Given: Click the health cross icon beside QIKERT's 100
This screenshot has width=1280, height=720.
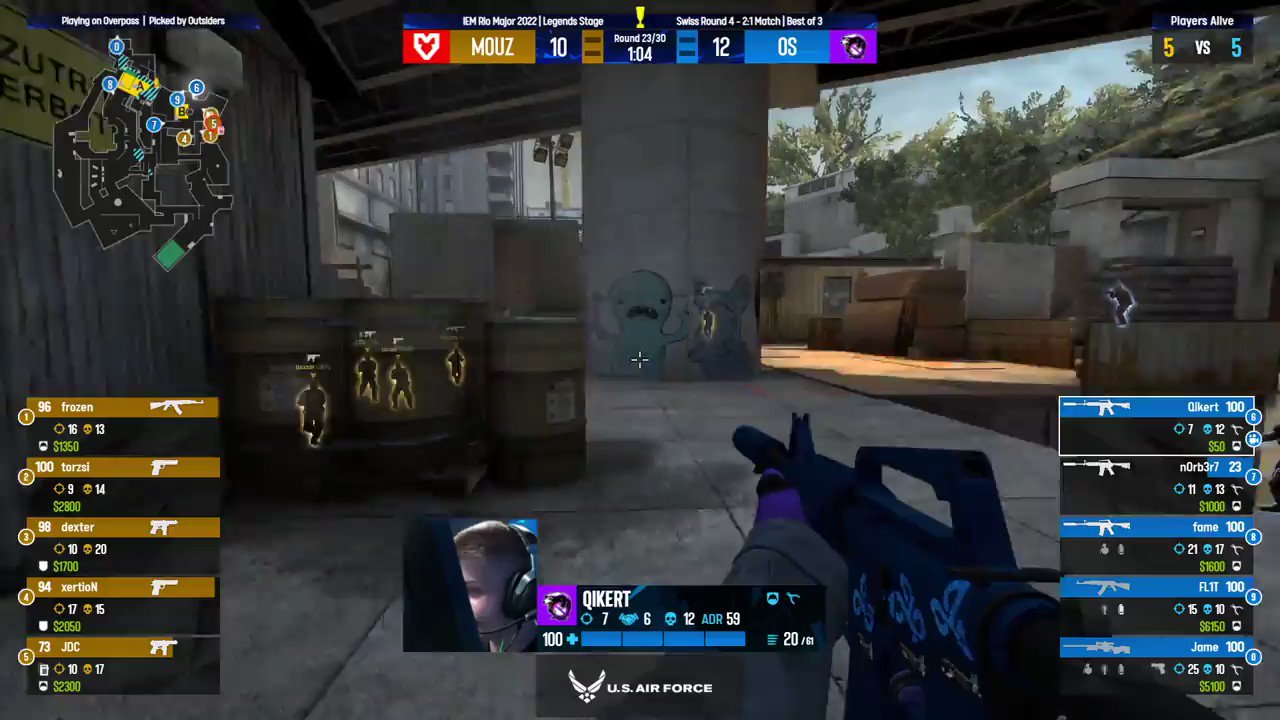Looking at the screenshot, I should coord(573,639).
